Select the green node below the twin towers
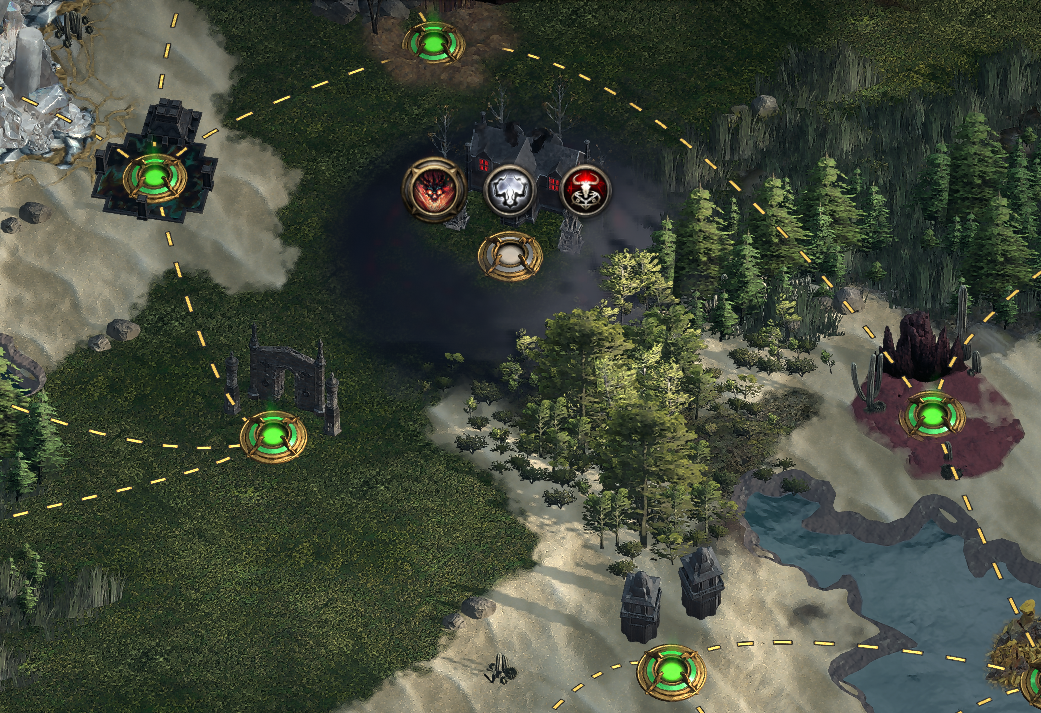 pos(670,671)
